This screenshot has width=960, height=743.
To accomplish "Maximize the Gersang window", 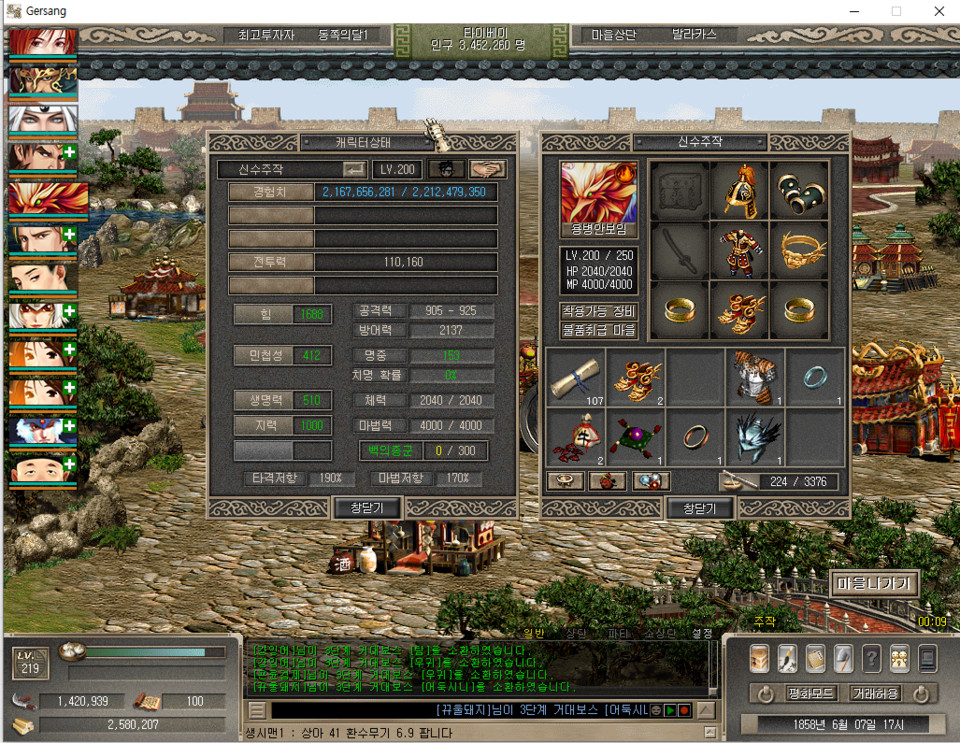I will [x=896, y=11].
